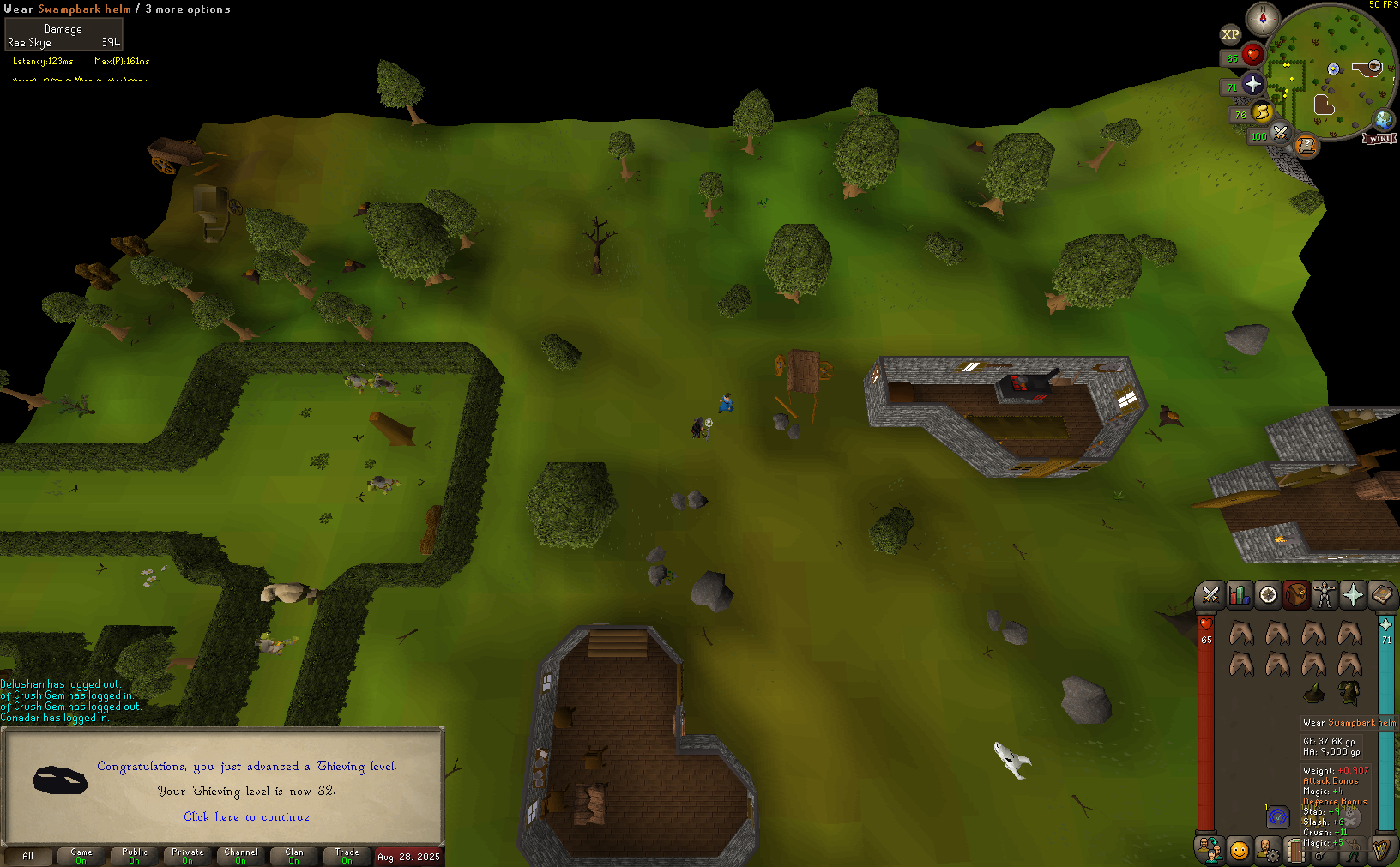Open the Emotes smiley tab
Viewport: 1400px width, 867px height.
[x=1239, y=850]
